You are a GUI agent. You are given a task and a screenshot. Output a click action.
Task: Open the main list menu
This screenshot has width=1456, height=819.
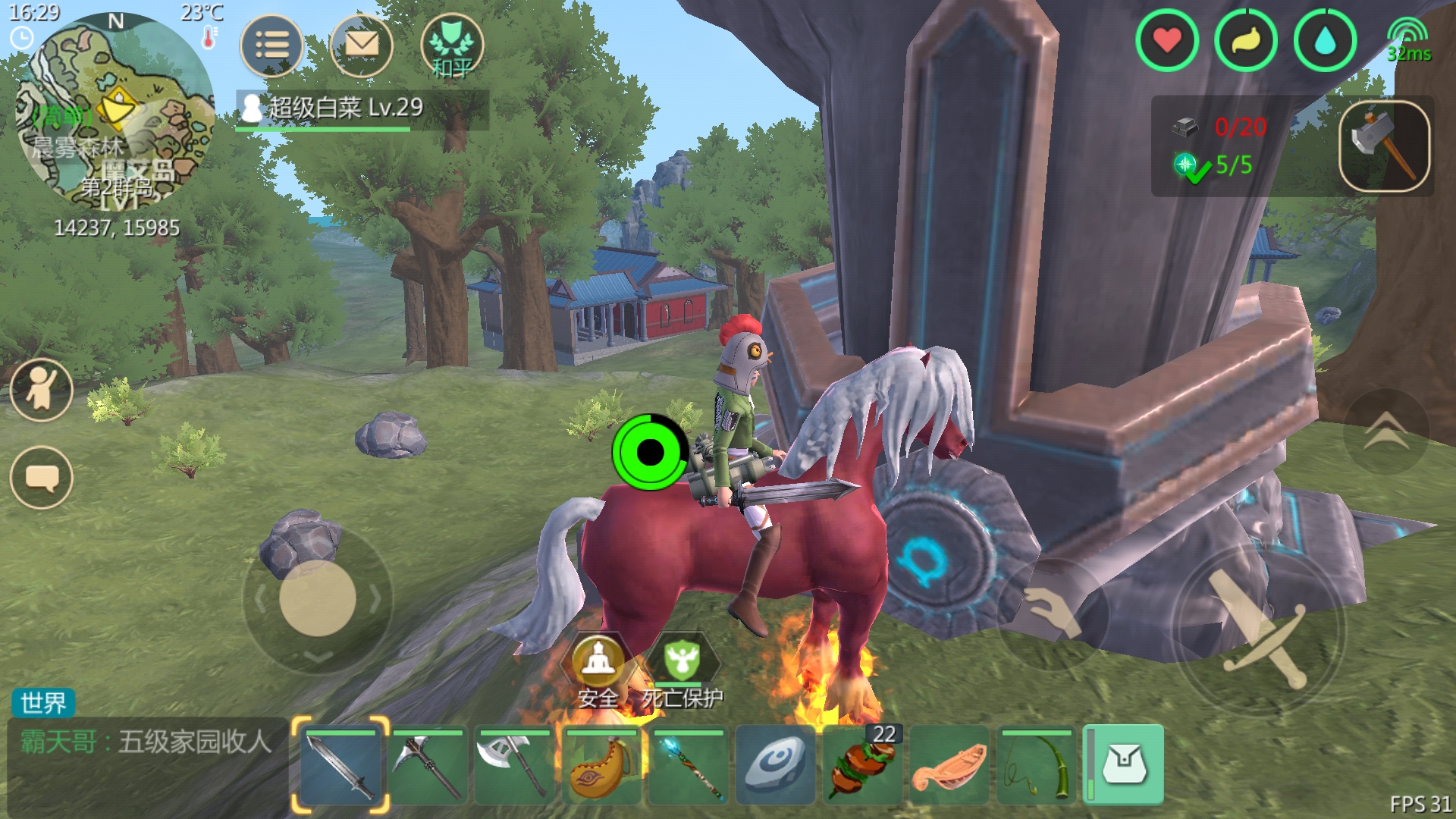click(271, 45)
